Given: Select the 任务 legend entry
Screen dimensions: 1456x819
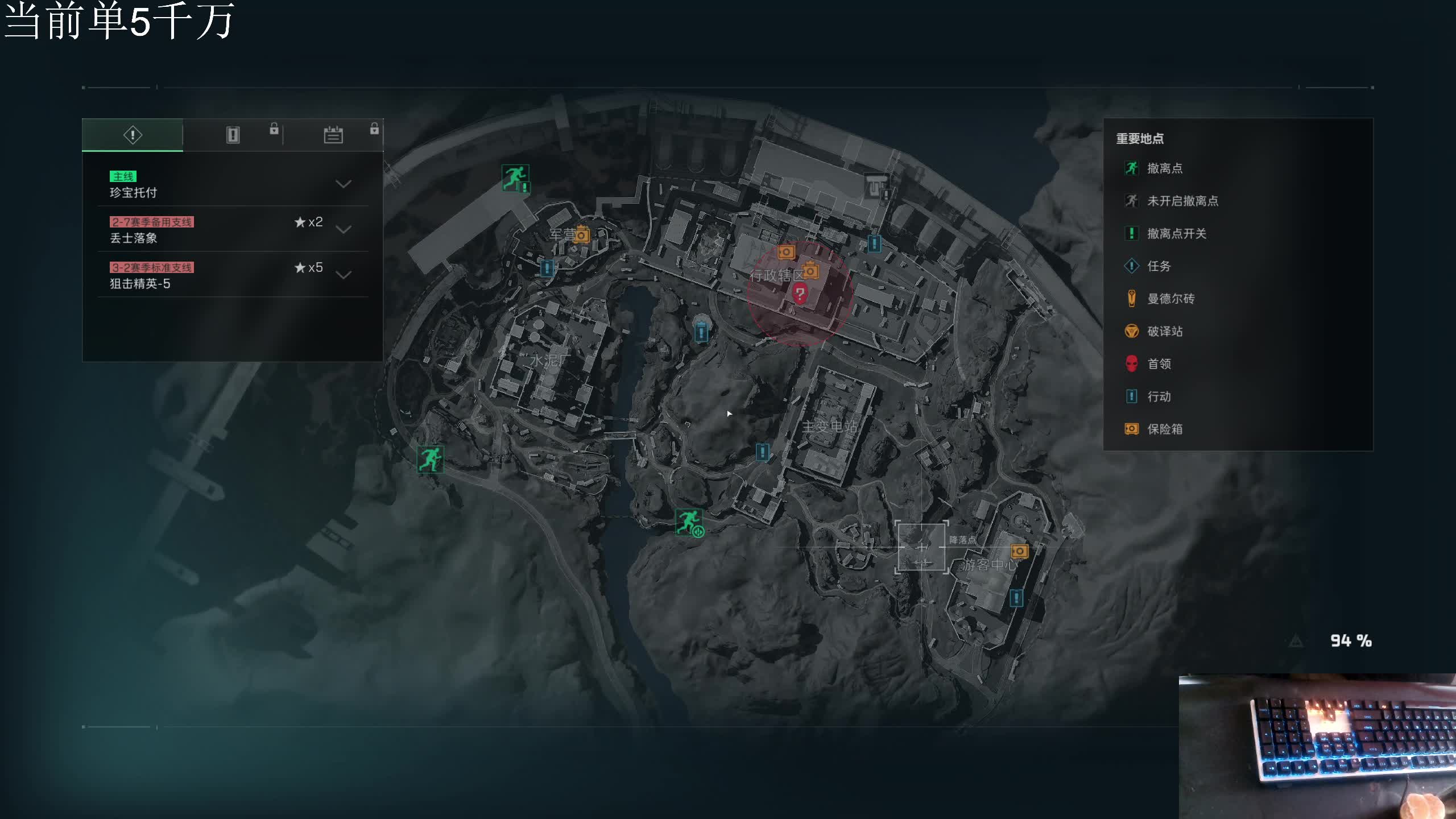Looking at the screenshot, I should [x=1159, y=266].
